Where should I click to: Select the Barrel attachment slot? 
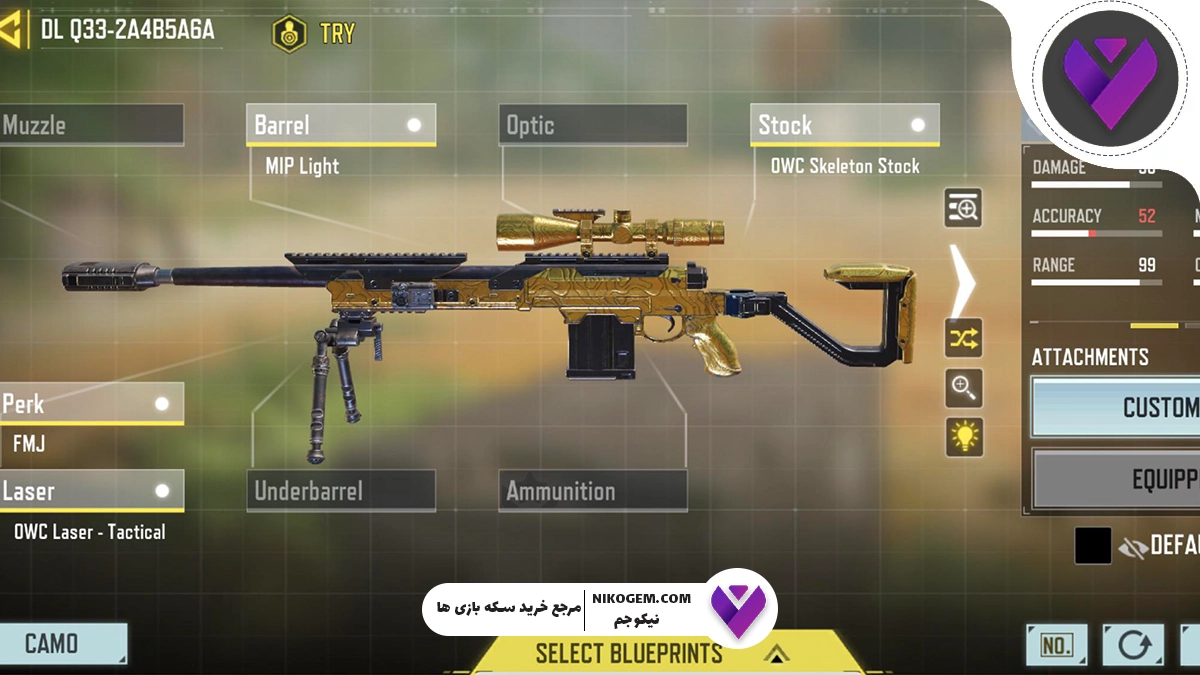(x=340, y=125)
